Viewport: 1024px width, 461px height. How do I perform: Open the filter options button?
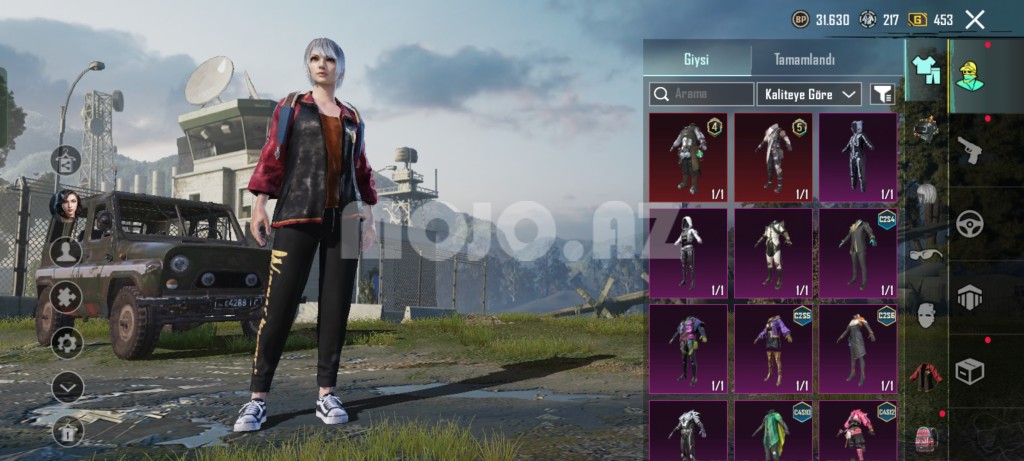882,94
